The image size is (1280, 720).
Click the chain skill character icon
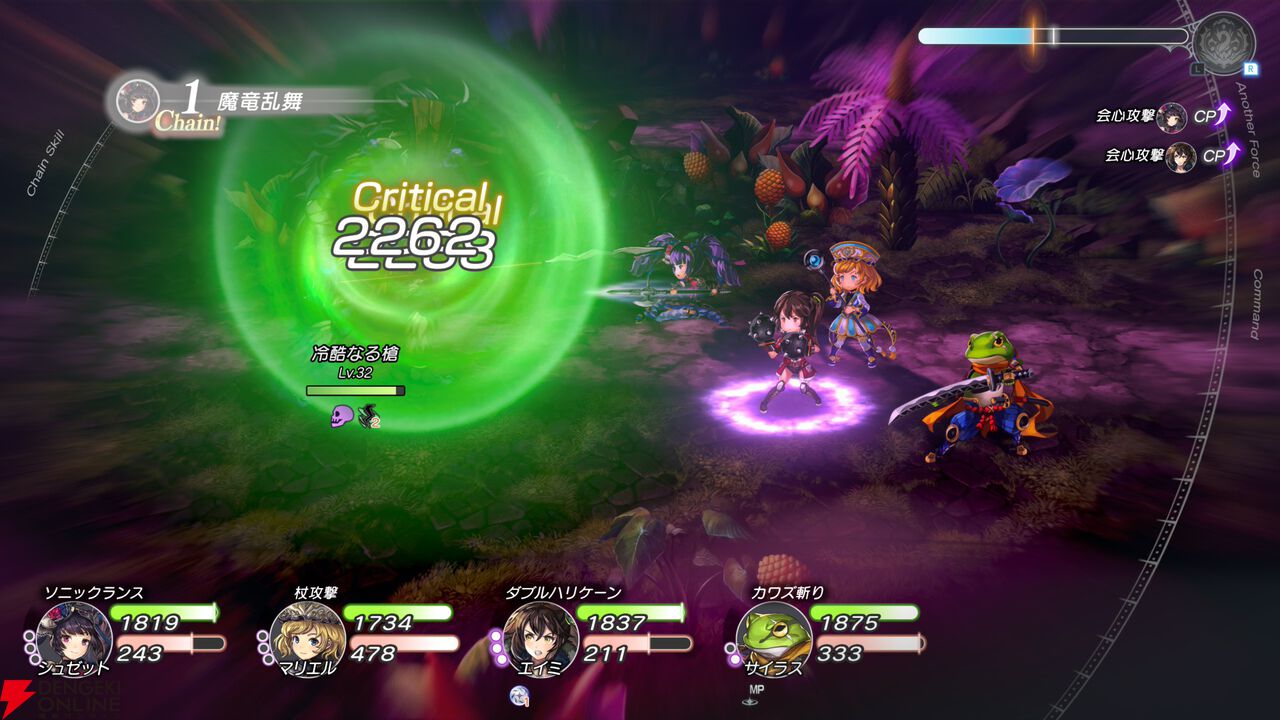coord(137,100)
